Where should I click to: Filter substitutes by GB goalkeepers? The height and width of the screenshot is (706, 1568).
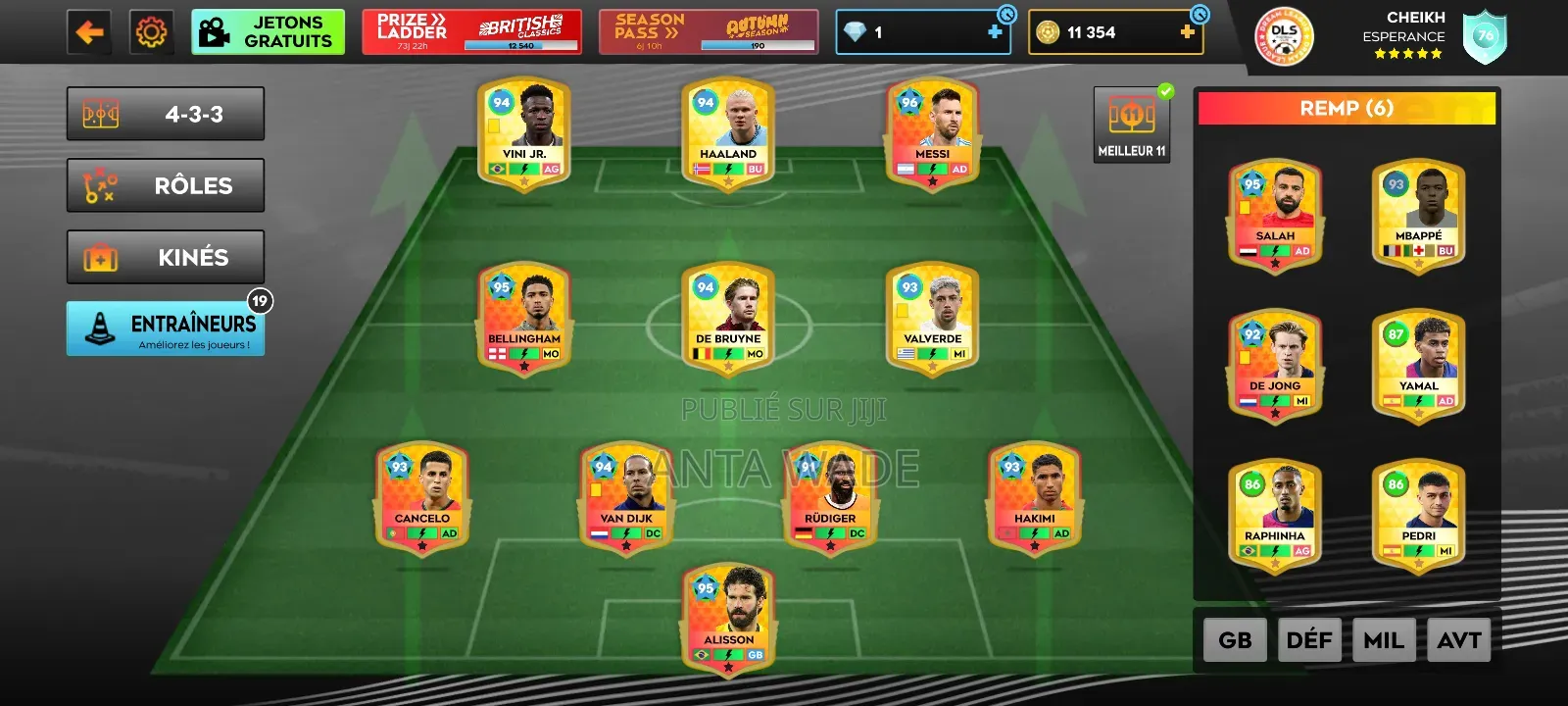point(1235,639)
